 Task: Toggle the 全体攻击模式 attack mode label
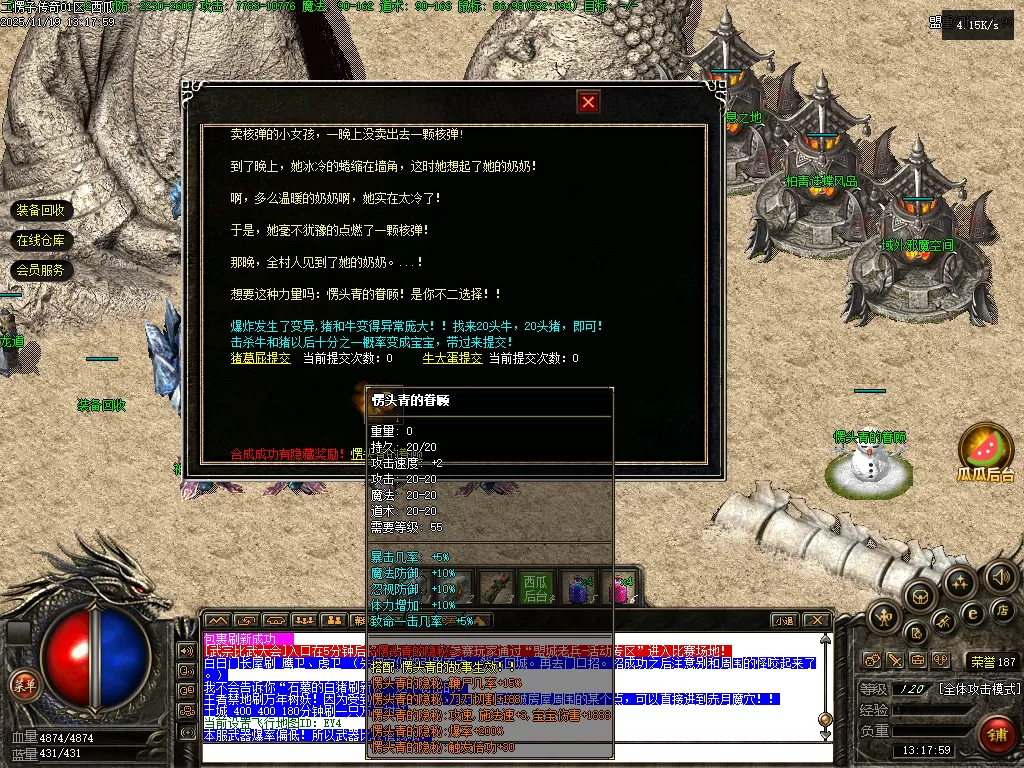point(978,689)
